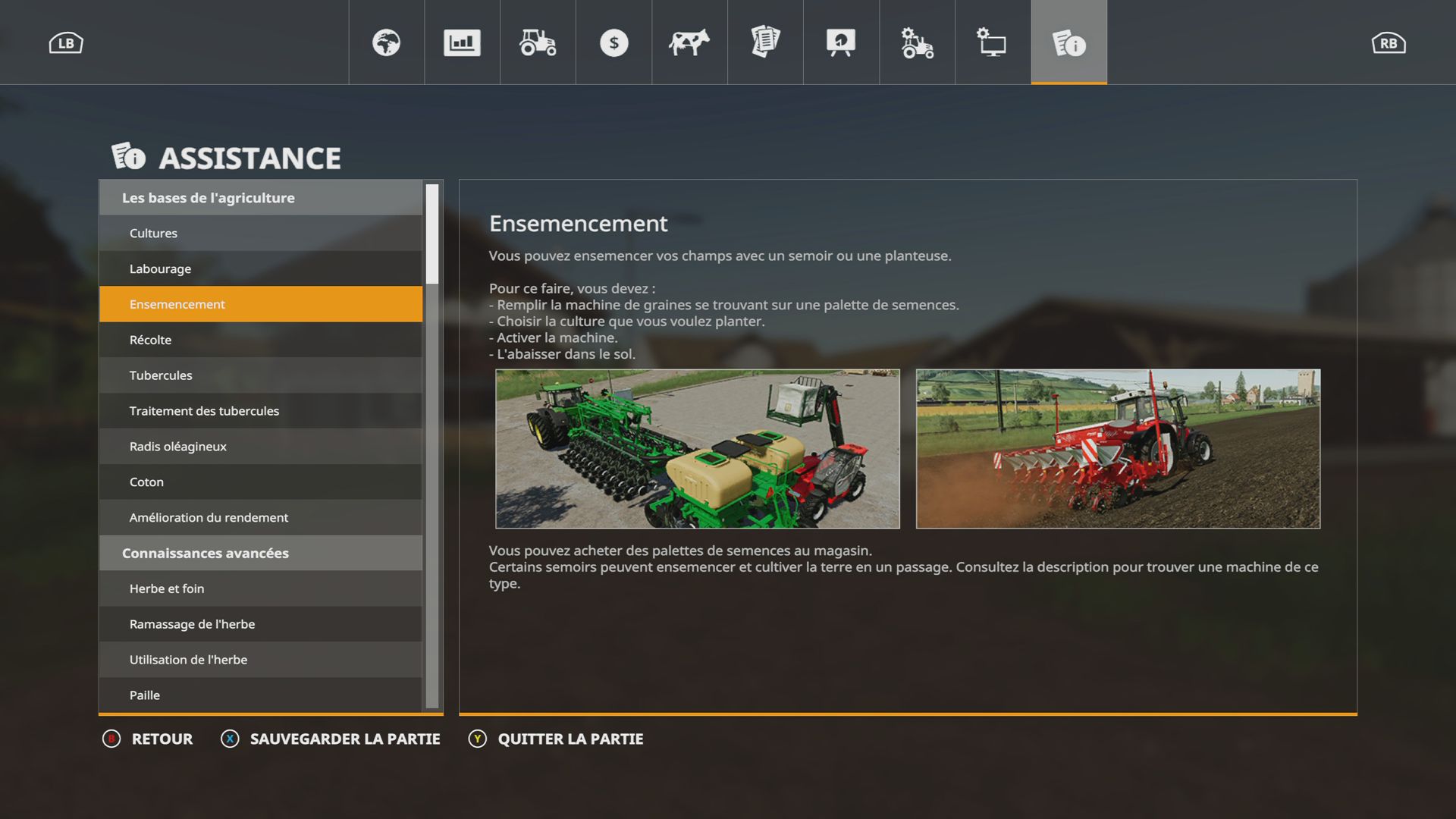Screen dimensions: 1456x819
Task: Expand the 'Les bases de l'agriculture' section
Action: [x=260, y=197]
